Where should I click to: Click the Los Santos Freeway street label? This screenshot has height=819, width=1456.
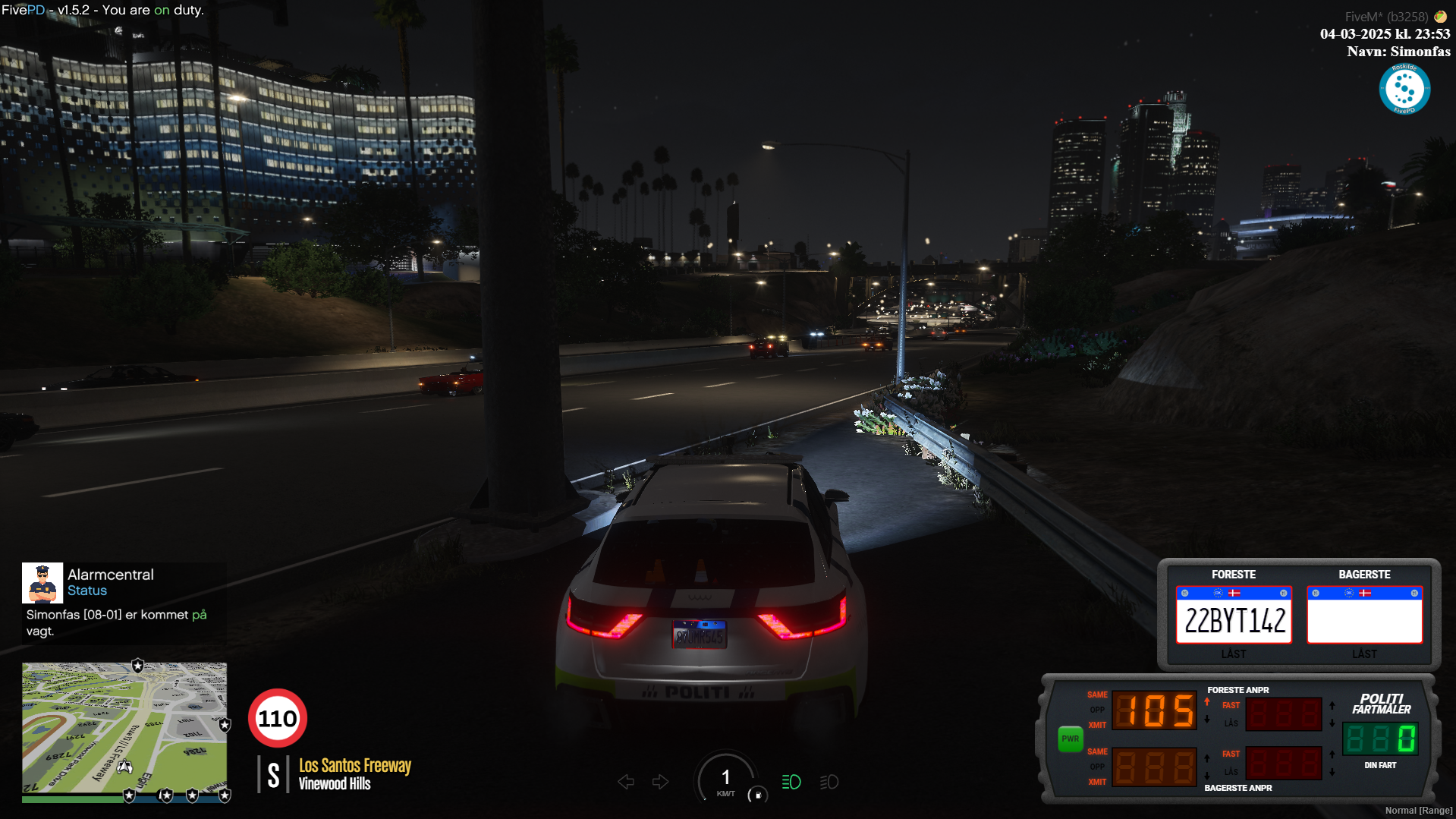click(354, 765)
